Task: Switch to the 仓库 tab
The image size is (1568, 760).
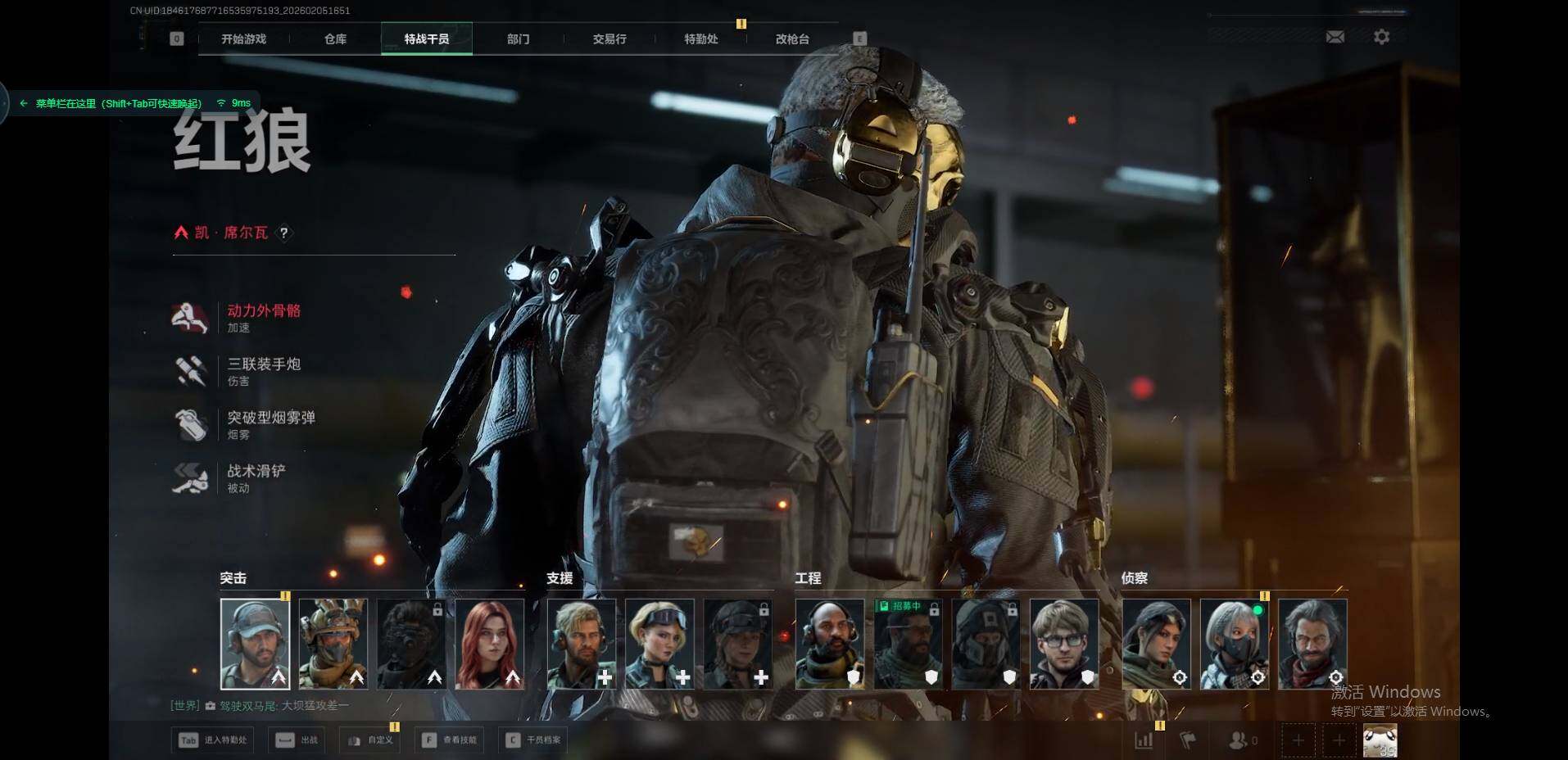Action: coord(335,39)
